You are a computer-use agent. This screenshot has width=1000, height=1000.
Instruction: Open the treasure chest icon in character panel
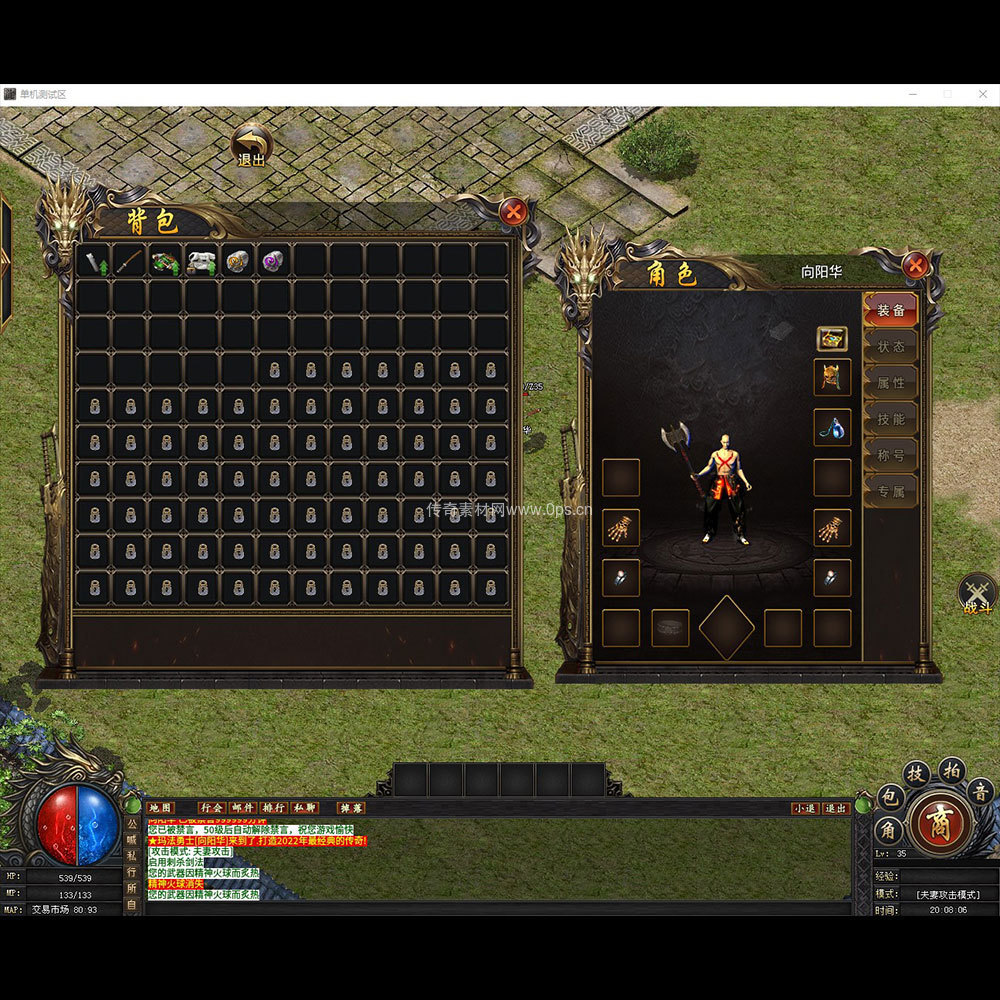coord(832,338)
